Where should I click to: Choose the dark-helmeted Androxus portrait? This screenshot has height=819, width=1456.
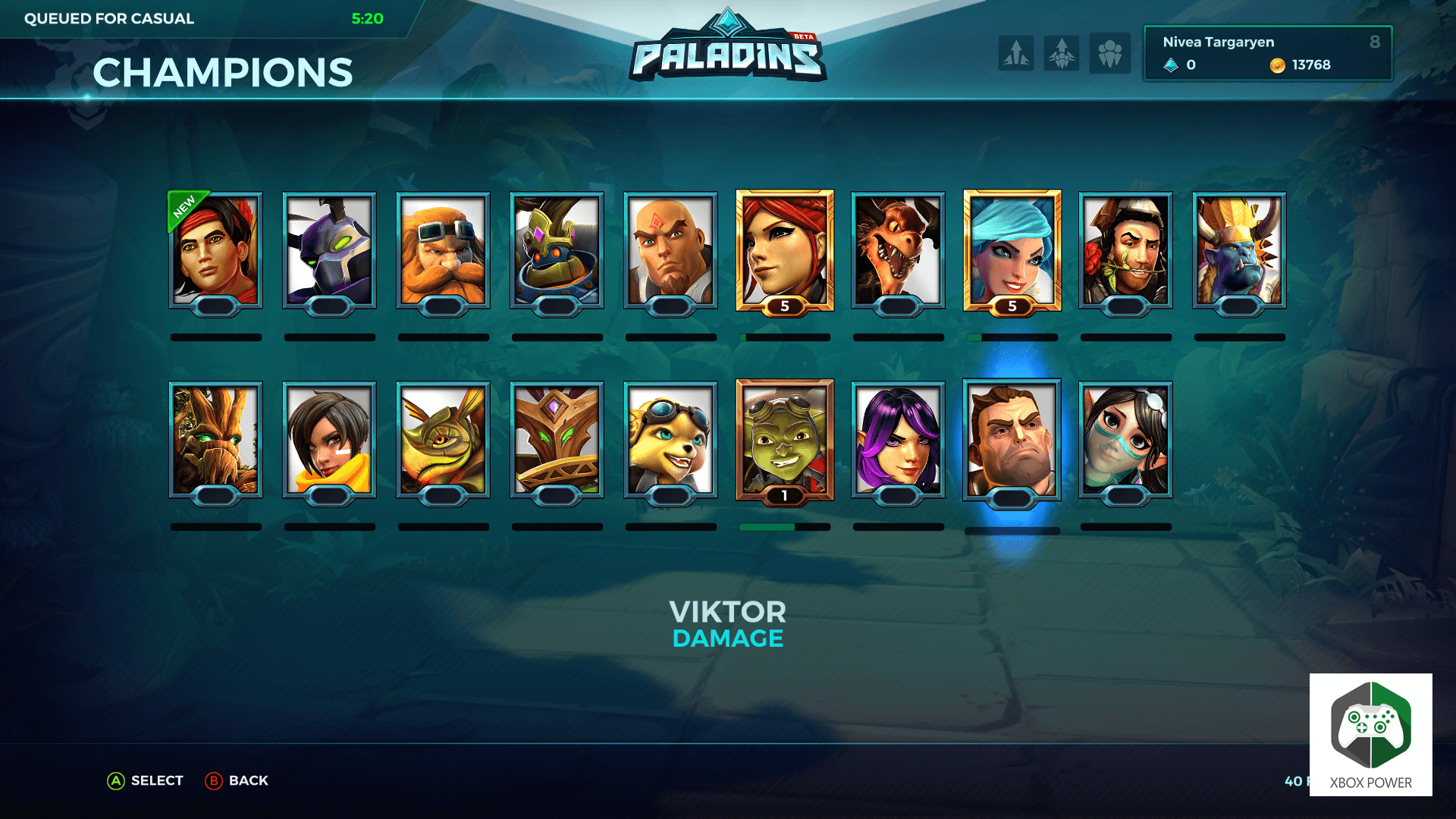click(329, 250)
